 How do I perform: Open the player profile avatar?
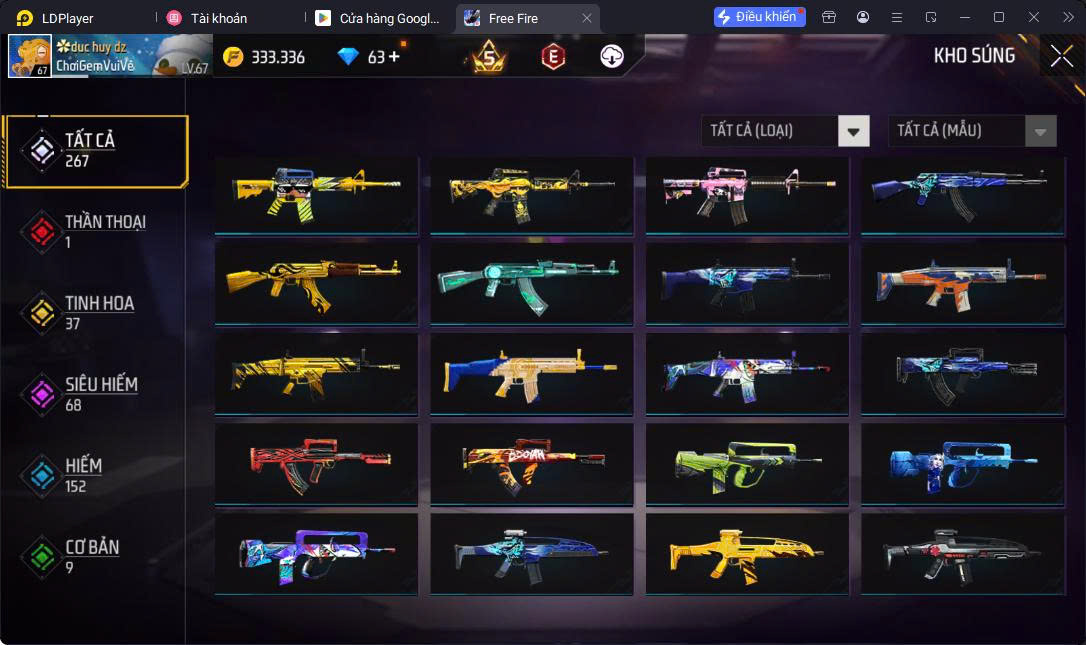tap(30, 56)
